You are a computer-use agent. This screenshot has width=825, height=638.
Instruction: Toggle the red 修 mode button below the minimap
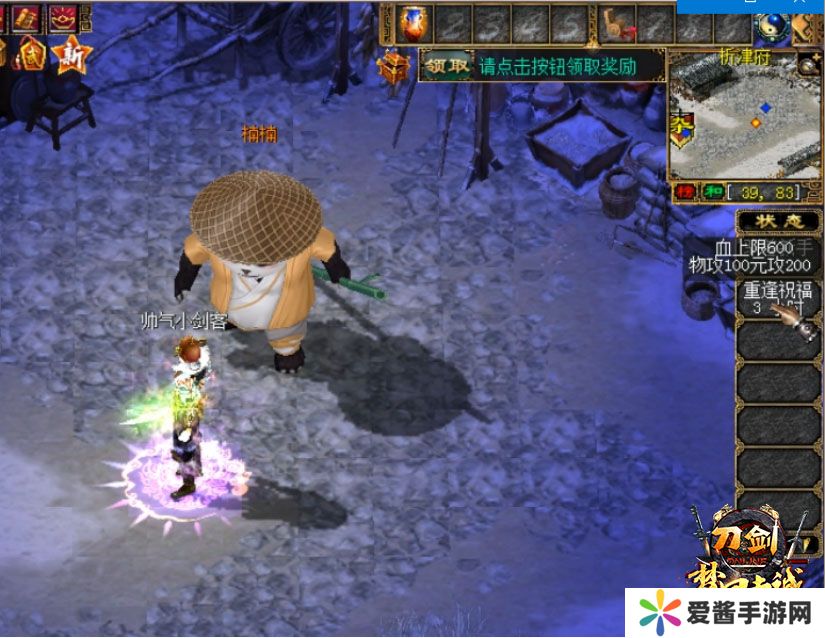point(684,191)
